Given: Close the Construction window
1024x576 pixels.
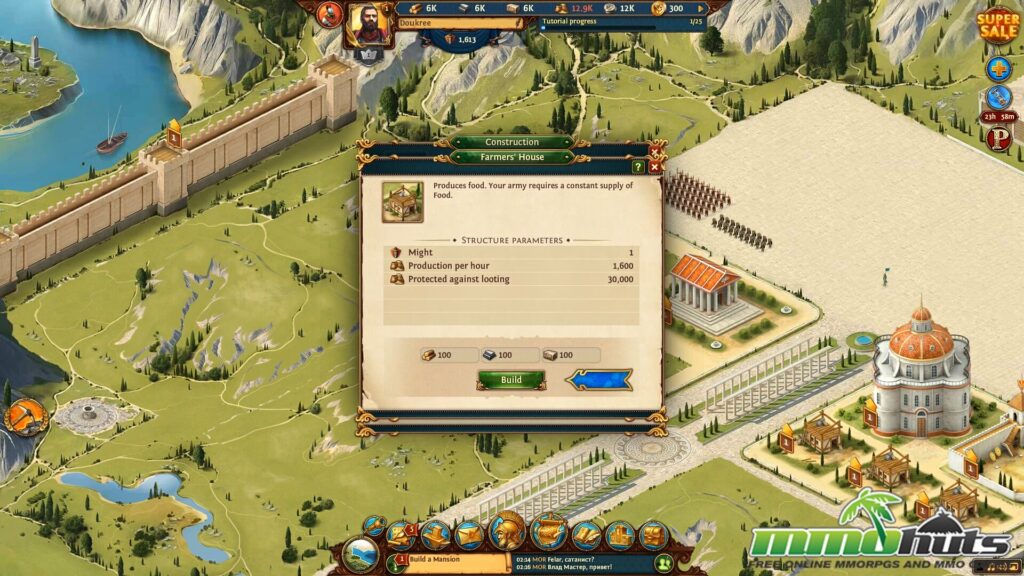Looking at the screenshot, I should click(x=655, y=149).
